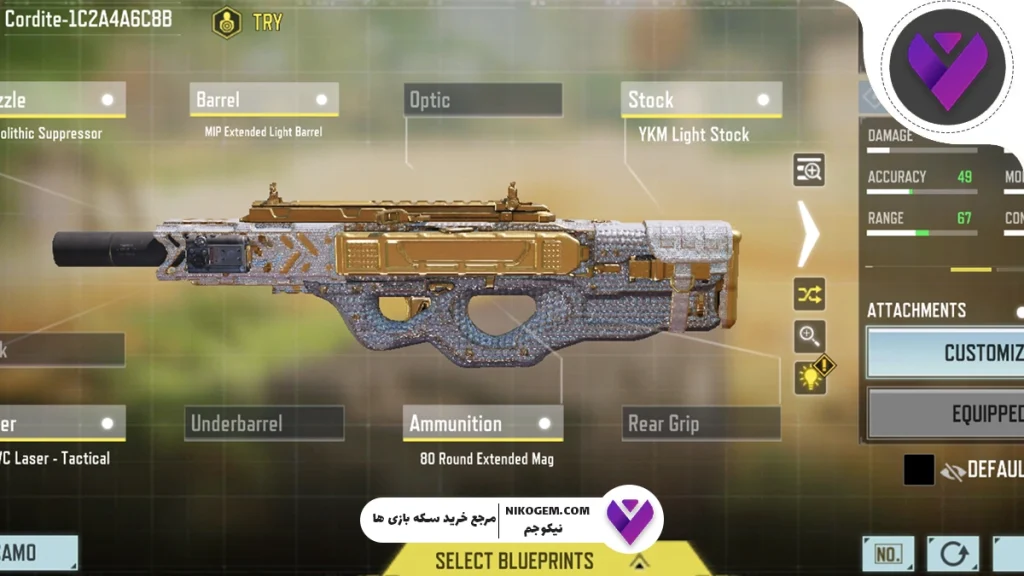Click the Equipped button
Image resolution: width=1024 pixels, height=576 pixels.
(945, 413)
